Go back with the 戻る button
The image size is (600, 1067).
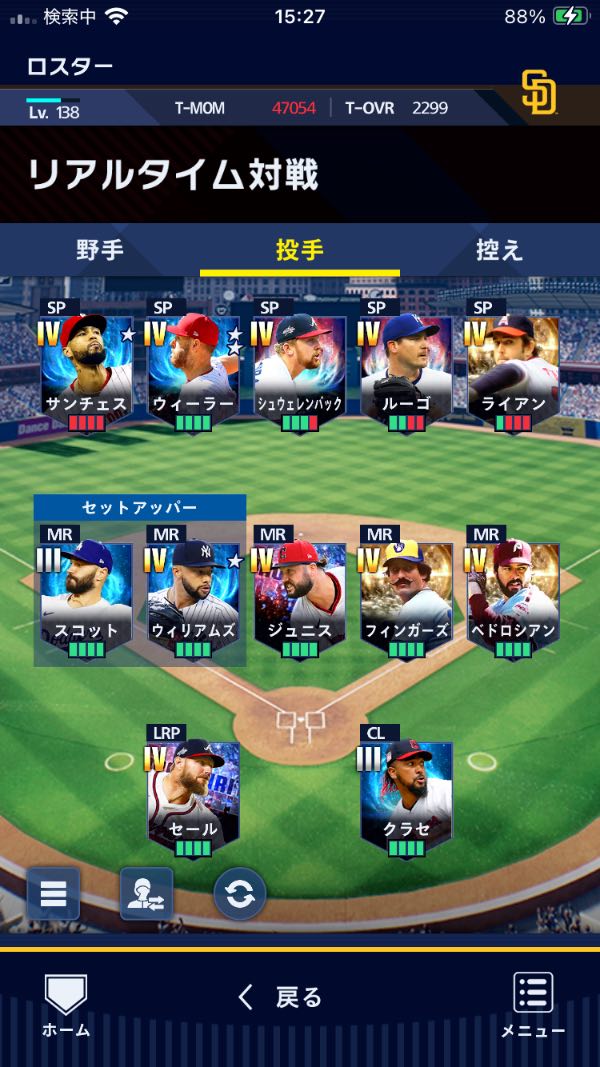tap(280, 997)
